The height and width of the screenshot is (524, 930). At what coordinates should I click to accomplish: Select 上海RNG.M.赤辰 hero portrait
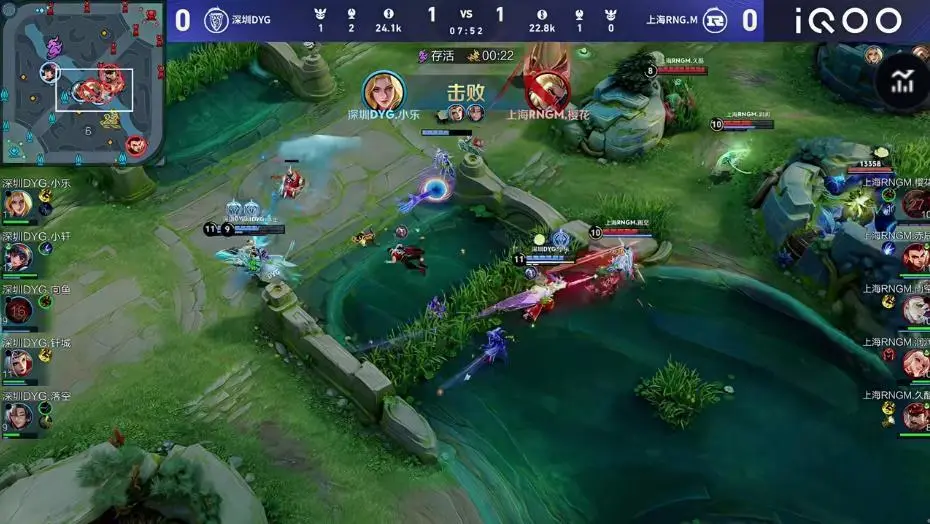pyautogui.click(x=915, y=257)
